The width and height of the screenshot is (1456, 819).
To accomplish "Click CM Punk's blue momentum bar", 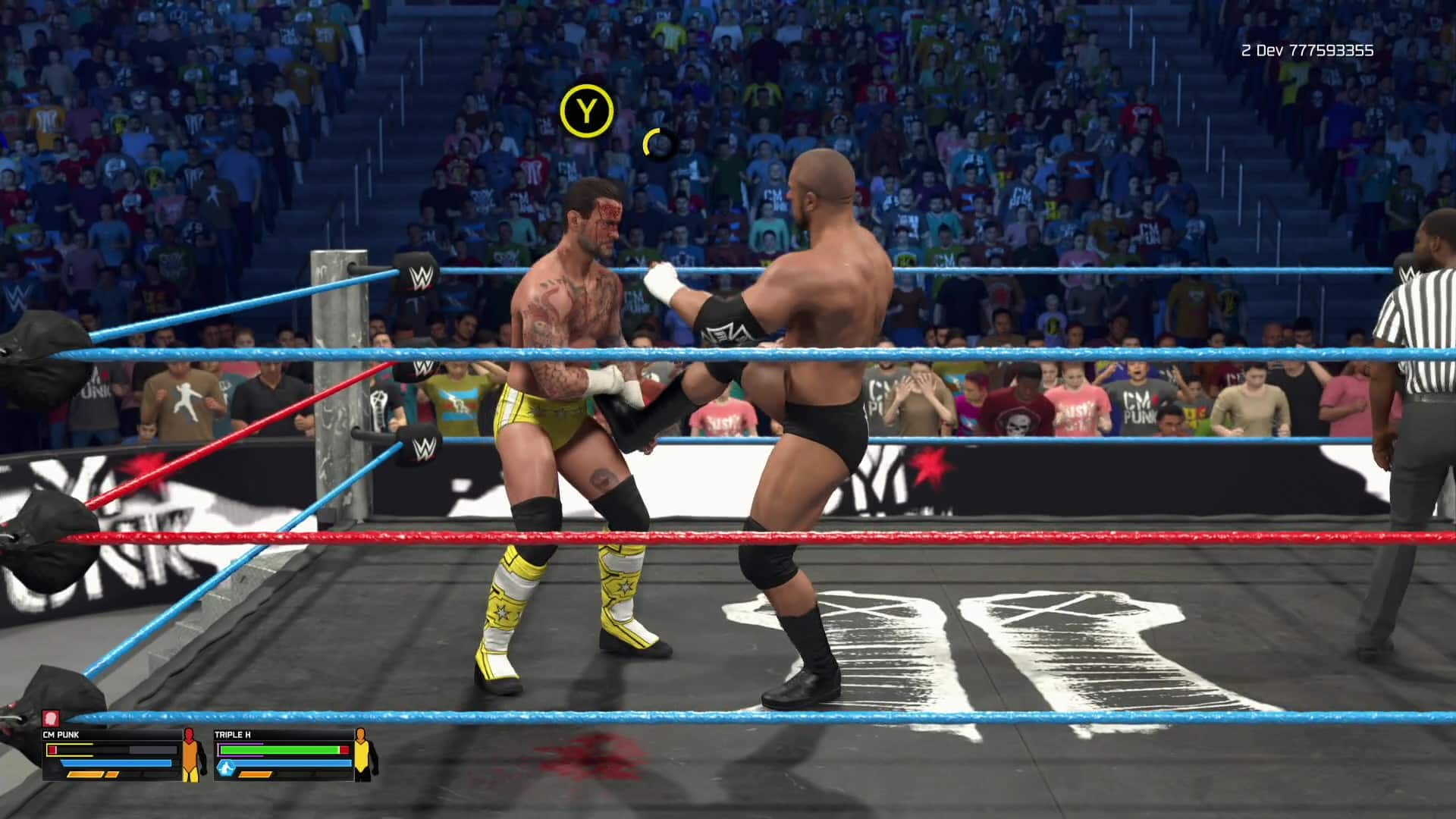I will click(x=115, y=763).
